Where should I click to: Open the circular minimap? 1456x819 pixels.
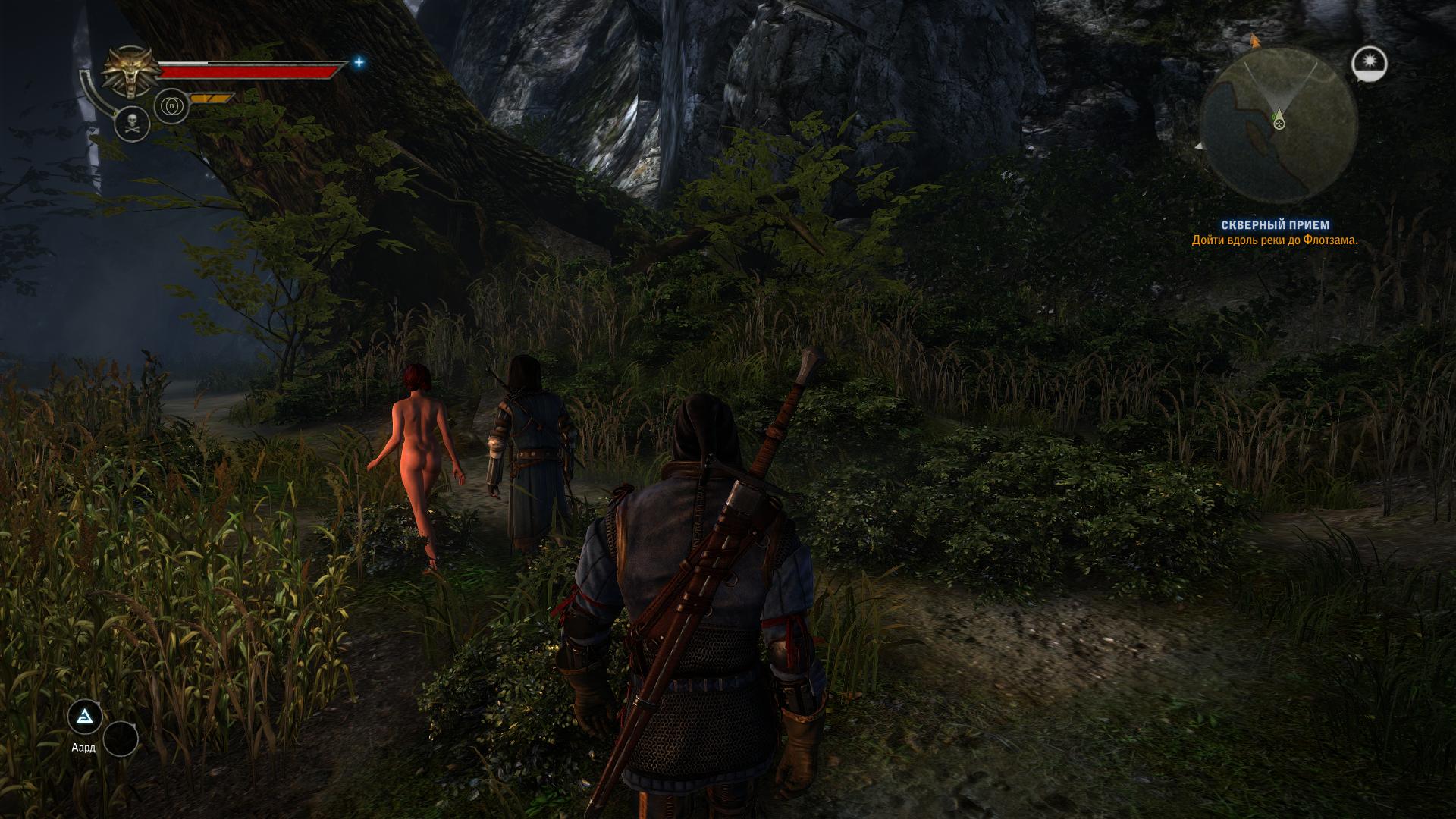pos(1278,123)
